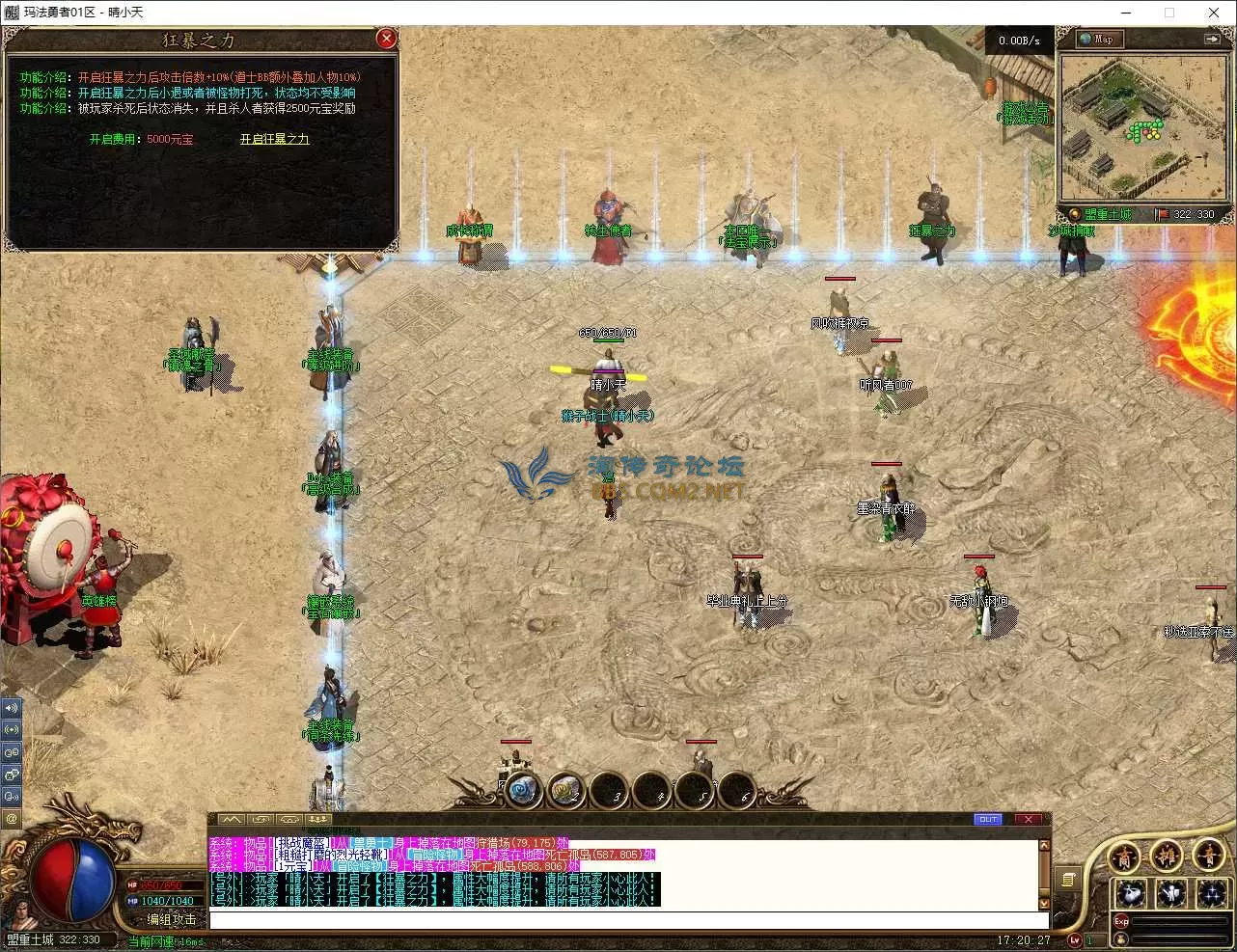The height and width of the screenshot is (952, 1237).
Task: Click the 开启狂暴之力 link
Action: point(275,139)
